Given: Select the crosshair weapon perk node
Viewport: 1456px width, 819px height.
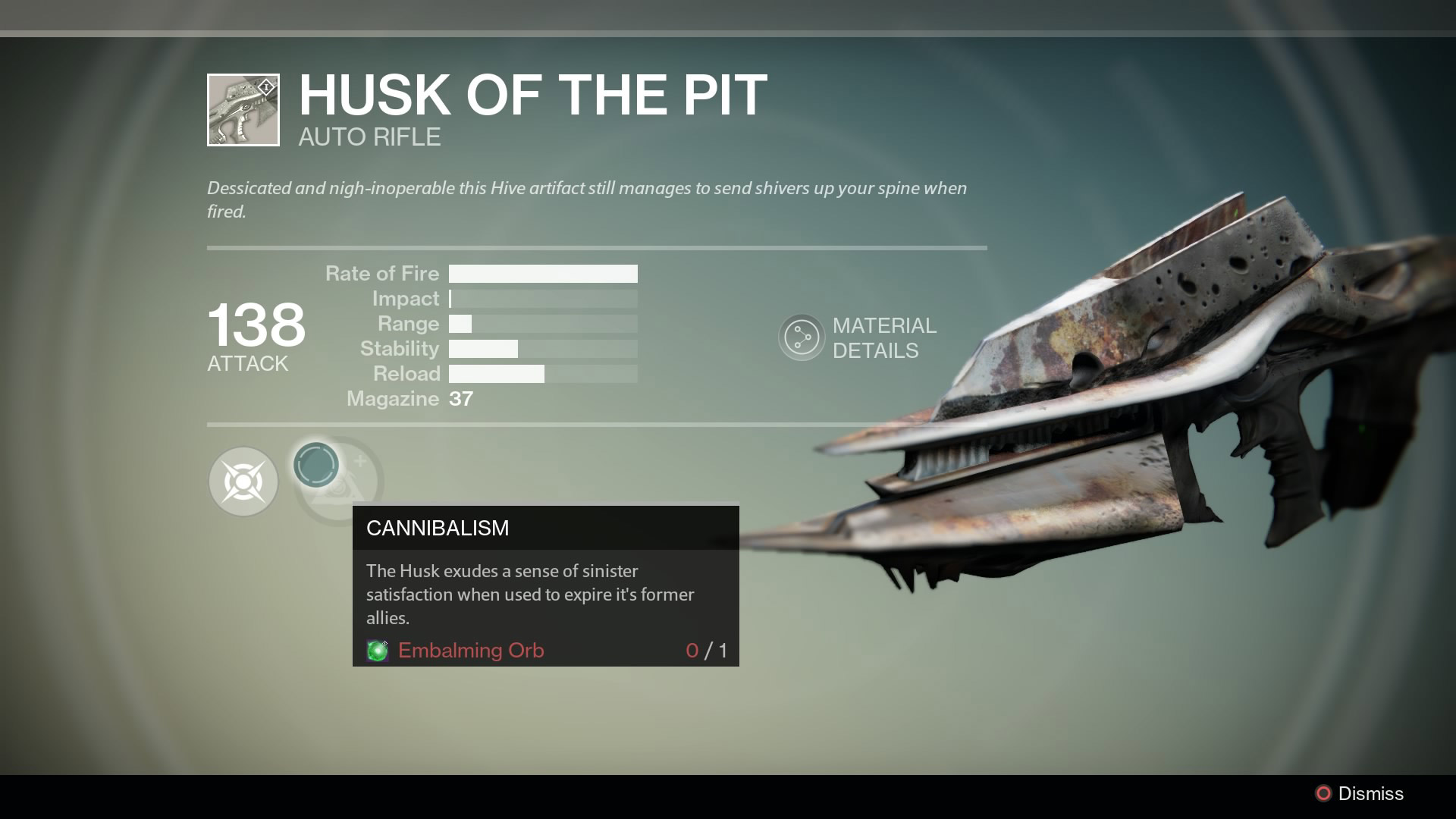Looking at the screenshot, I should coord(243,482).
